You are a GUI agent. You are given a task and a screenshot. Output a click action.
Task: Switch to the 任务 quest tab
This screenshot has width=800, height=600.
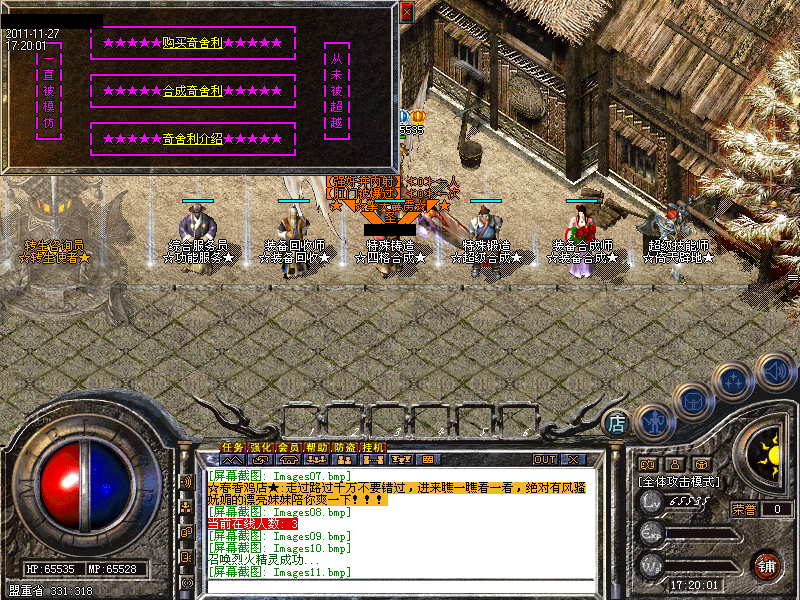[x=232, y=446]
